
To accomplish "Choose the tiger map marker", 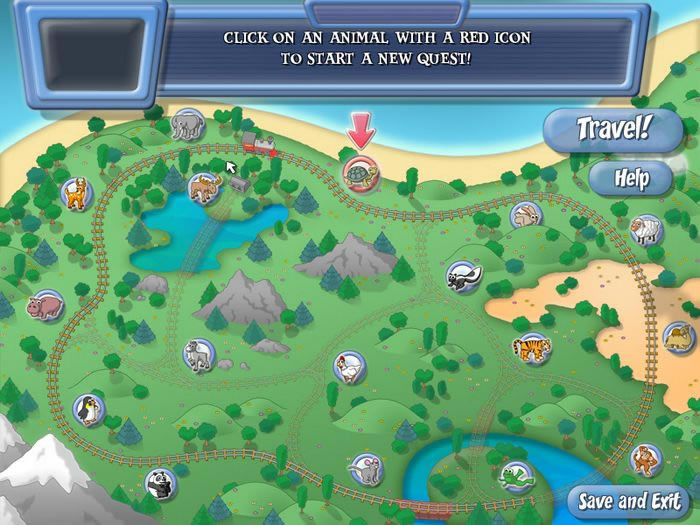I will coord(530,348).
